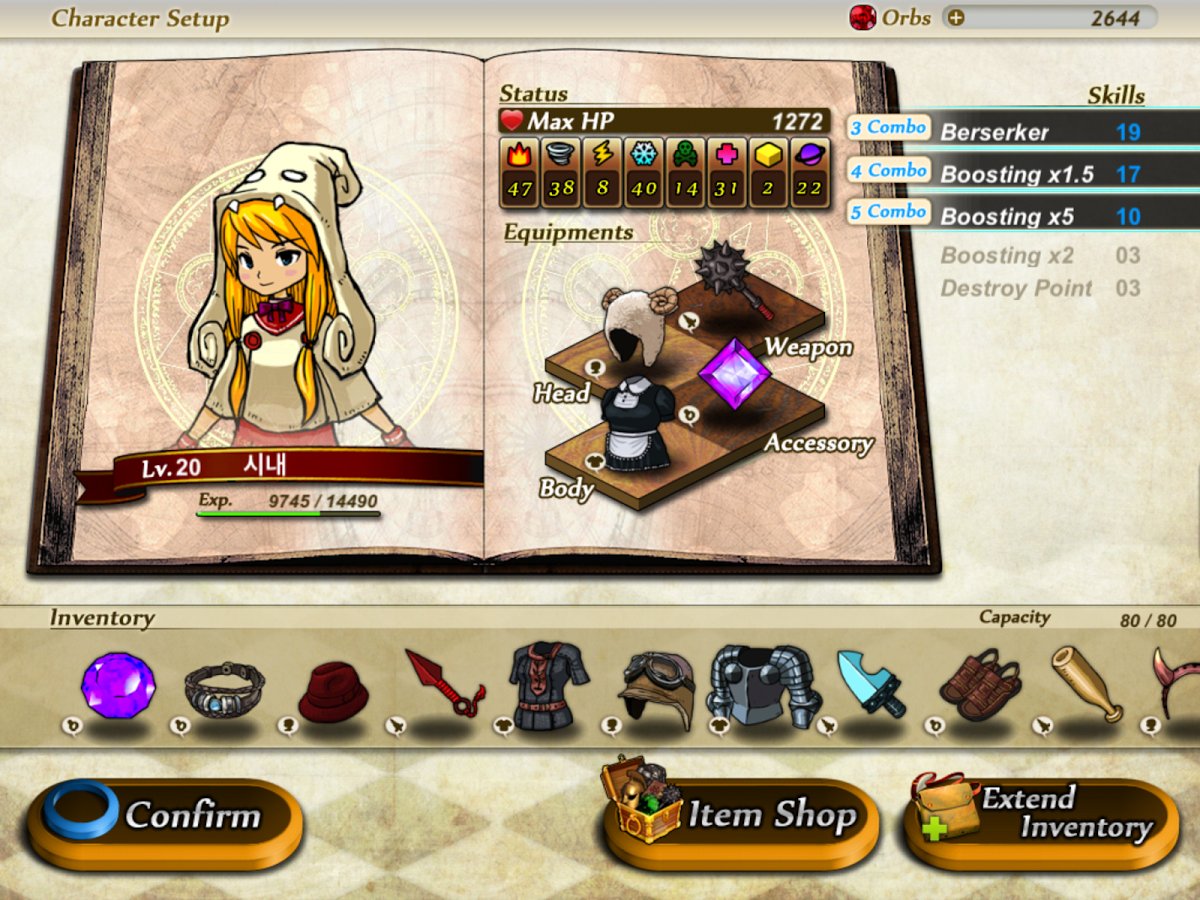Select the aviator goggles cap in inventory

click(x=656, y=687)
